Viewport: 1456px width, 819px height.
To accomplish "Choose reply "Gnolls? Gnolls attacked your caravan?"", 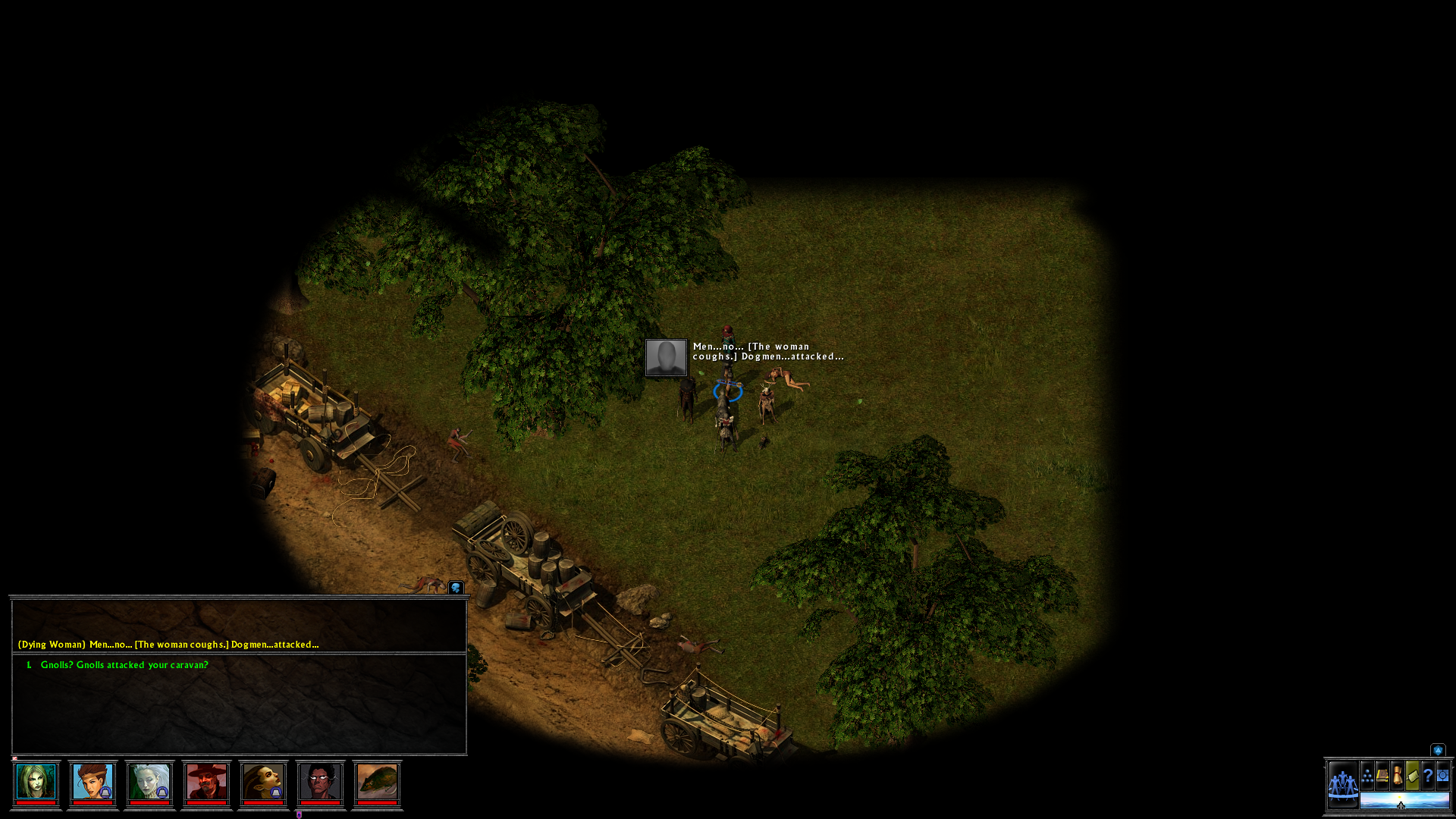I will [x=124, y=665].
